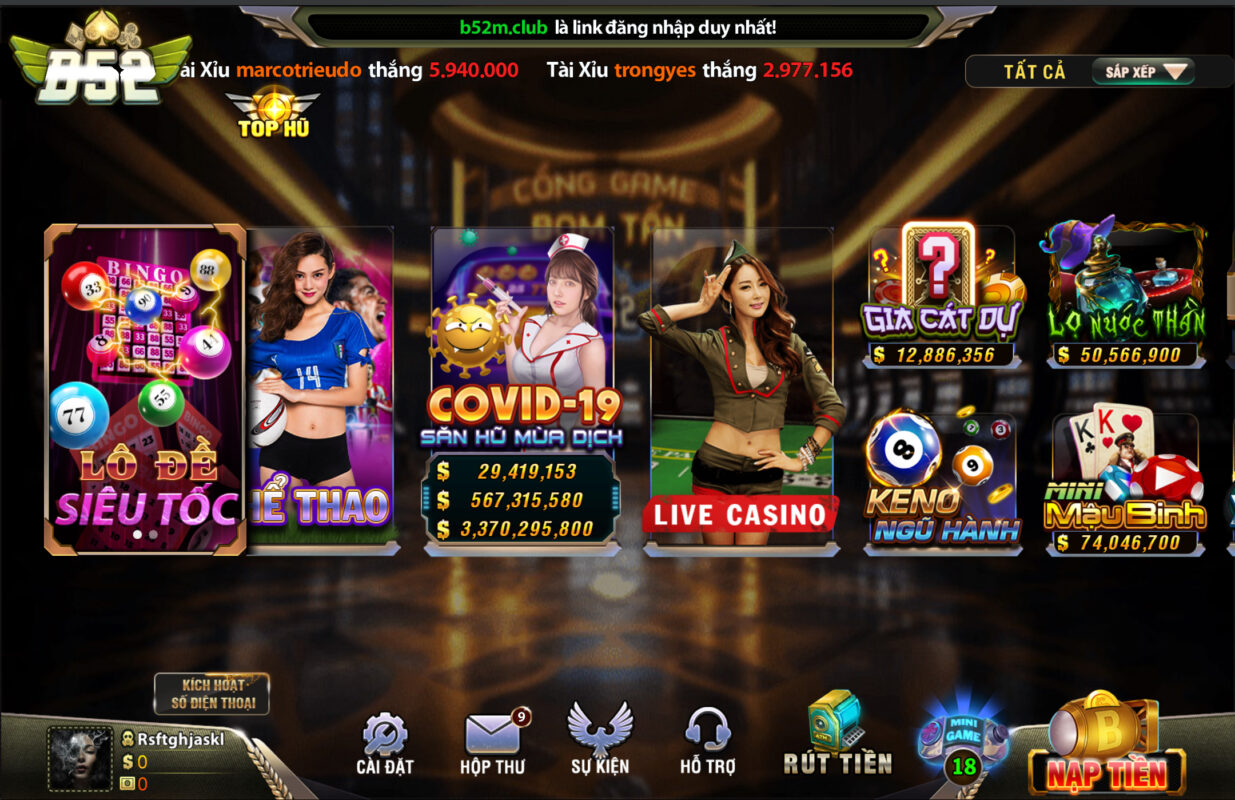
Task: Choose the Keno Ngũ Hành game
Action: pos(941,482)
